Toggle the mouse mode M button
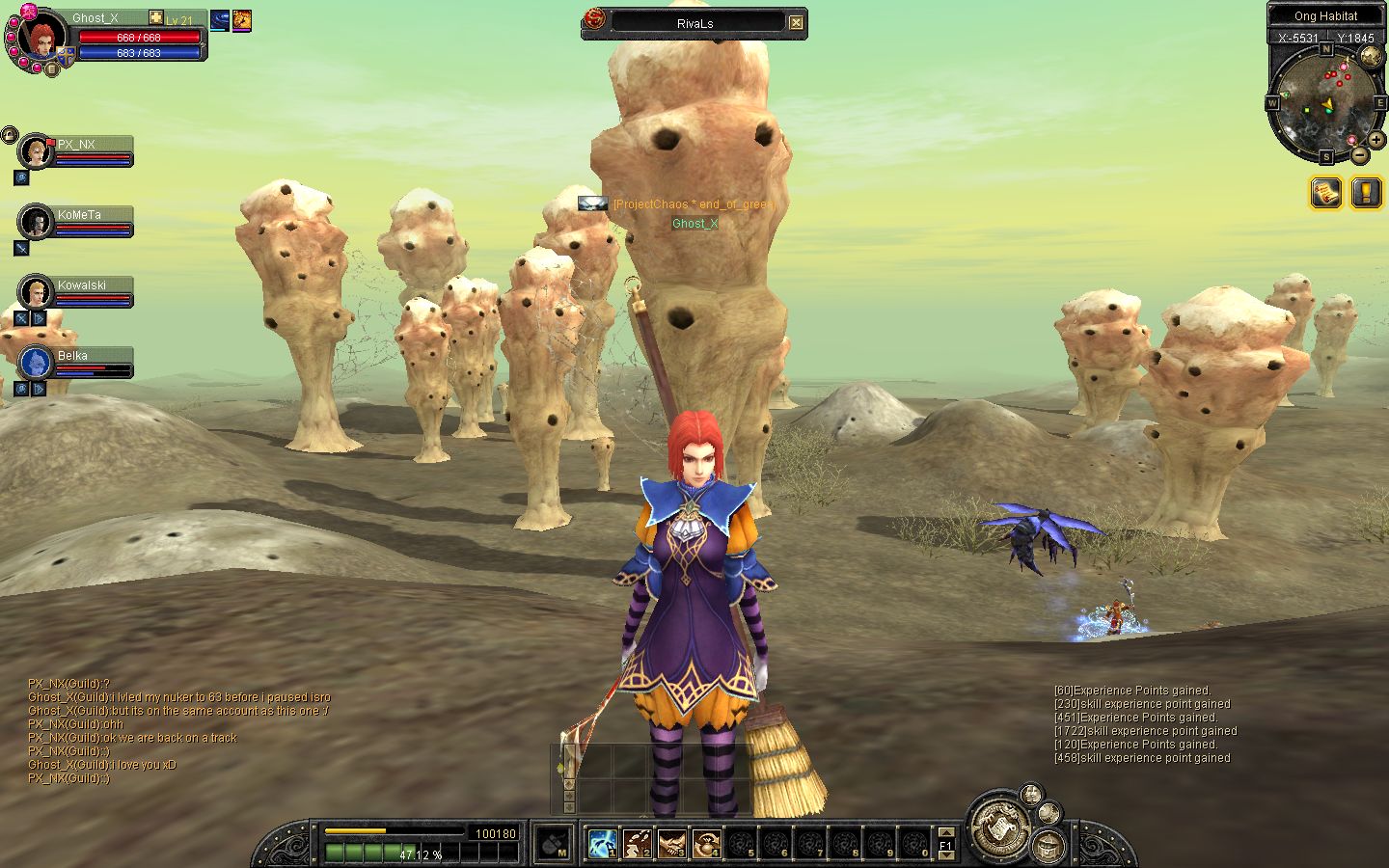The image size is (1389, 868). tap(553, 844)
